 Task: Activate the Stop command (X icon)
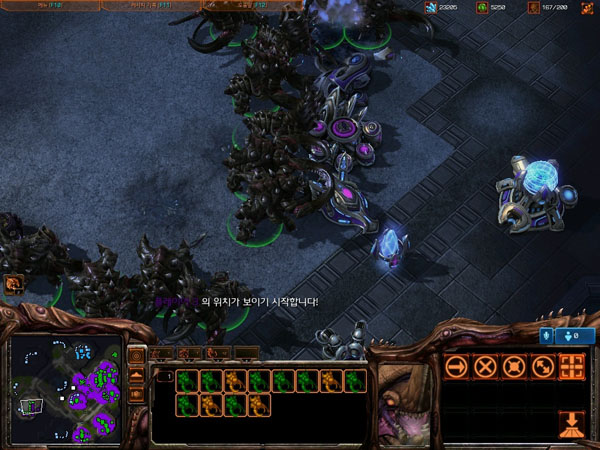click(486, 366)
